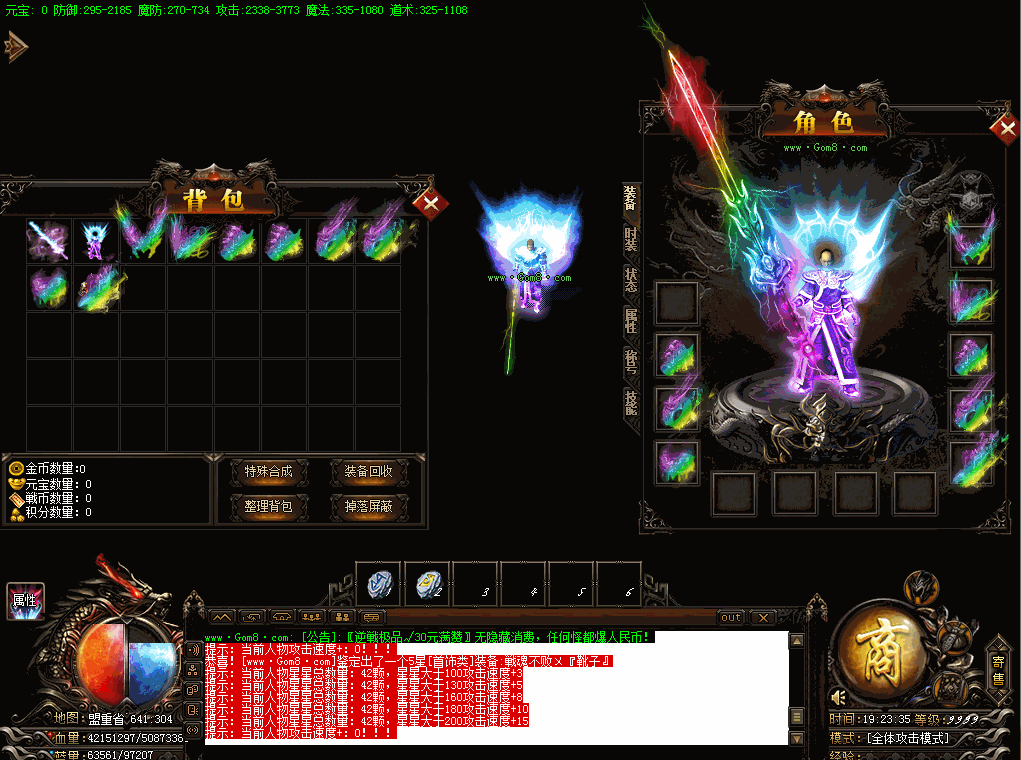Open the 属性 tab in the character panel
The image size is (1021, 760).
coord(631,321)
